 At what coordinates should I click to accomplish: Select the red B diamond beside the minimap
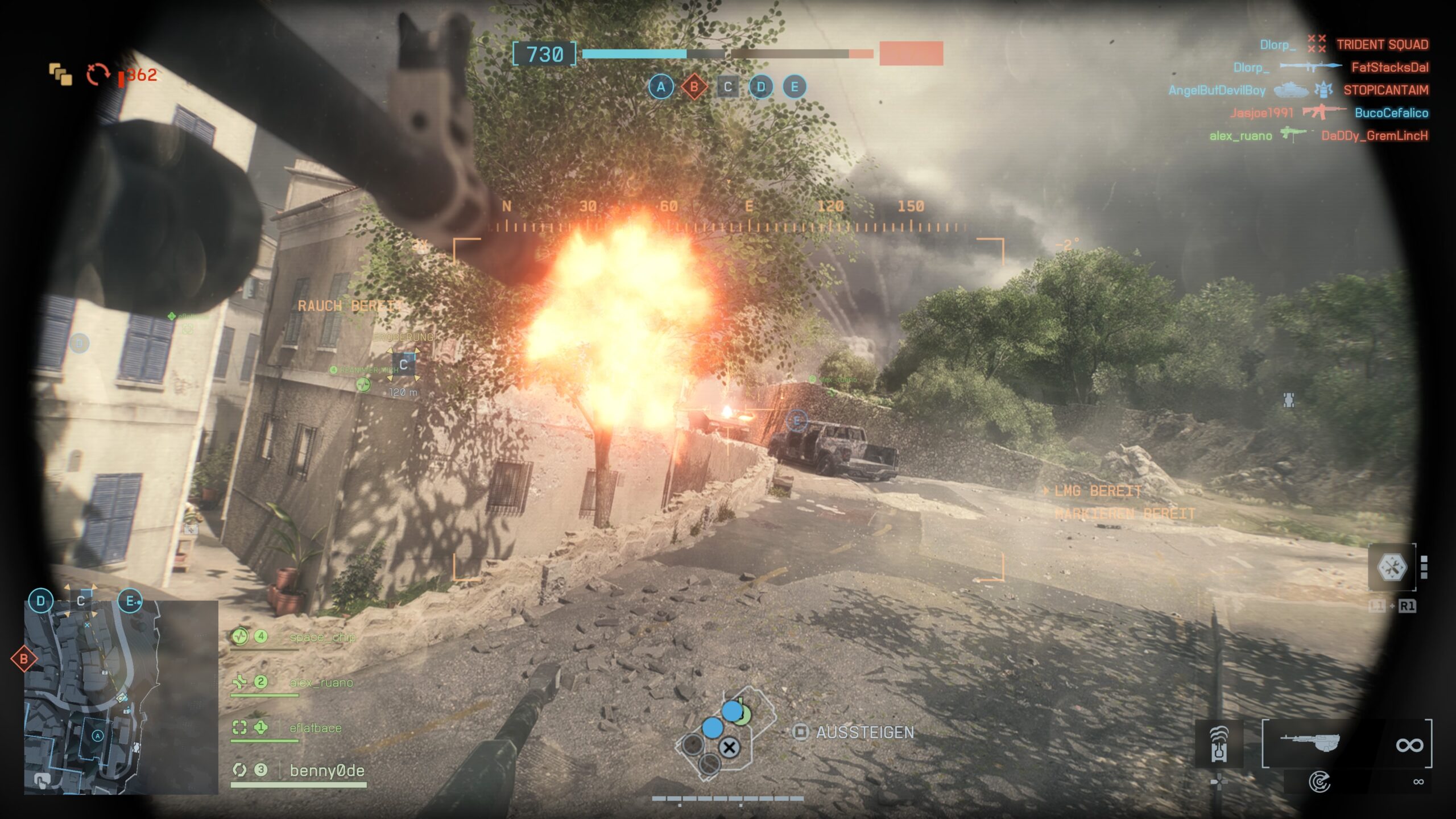(24, 659)
